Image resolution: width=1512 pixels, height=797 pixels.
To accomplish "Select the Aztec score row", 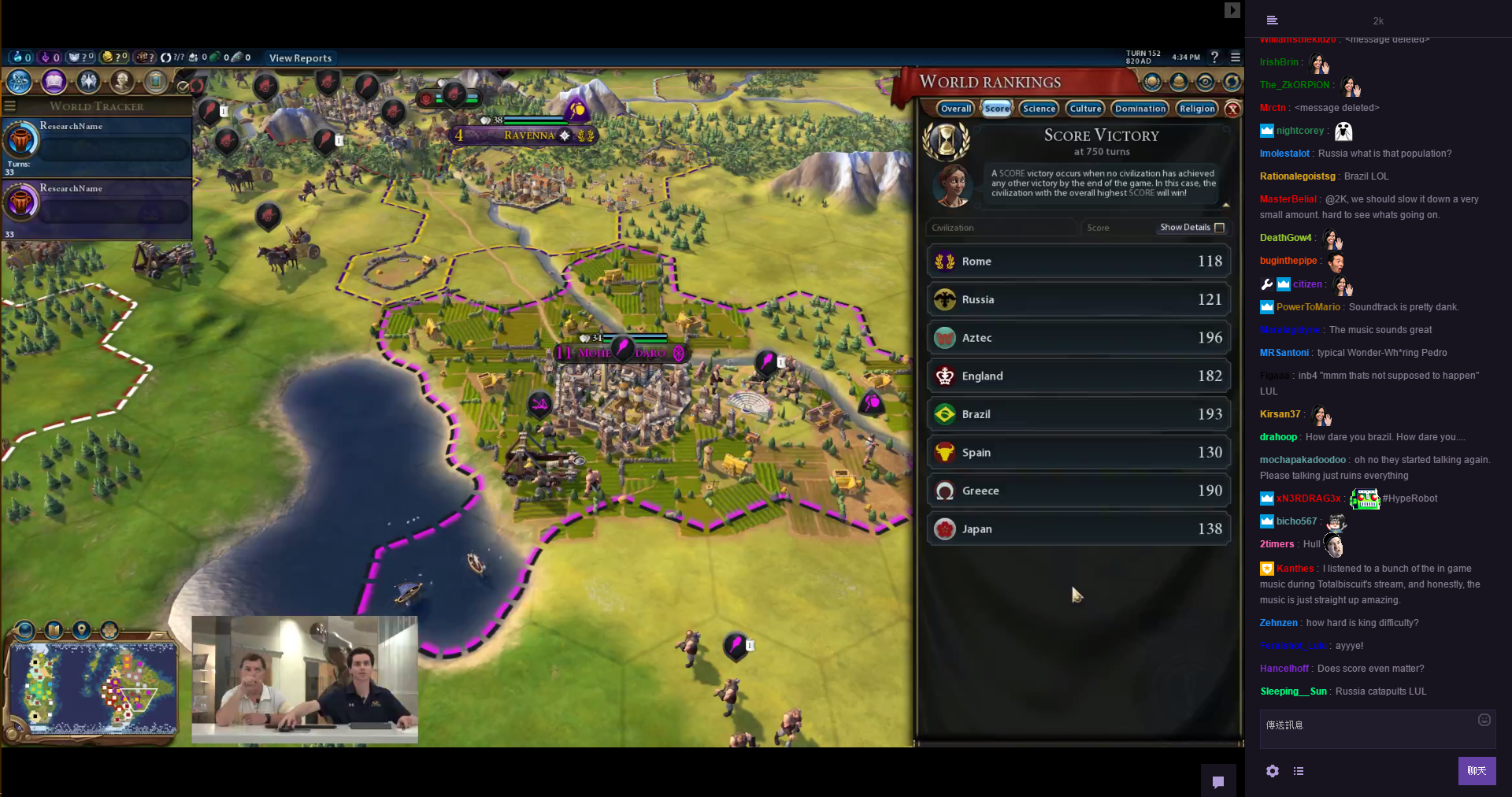I will 1078,338.
